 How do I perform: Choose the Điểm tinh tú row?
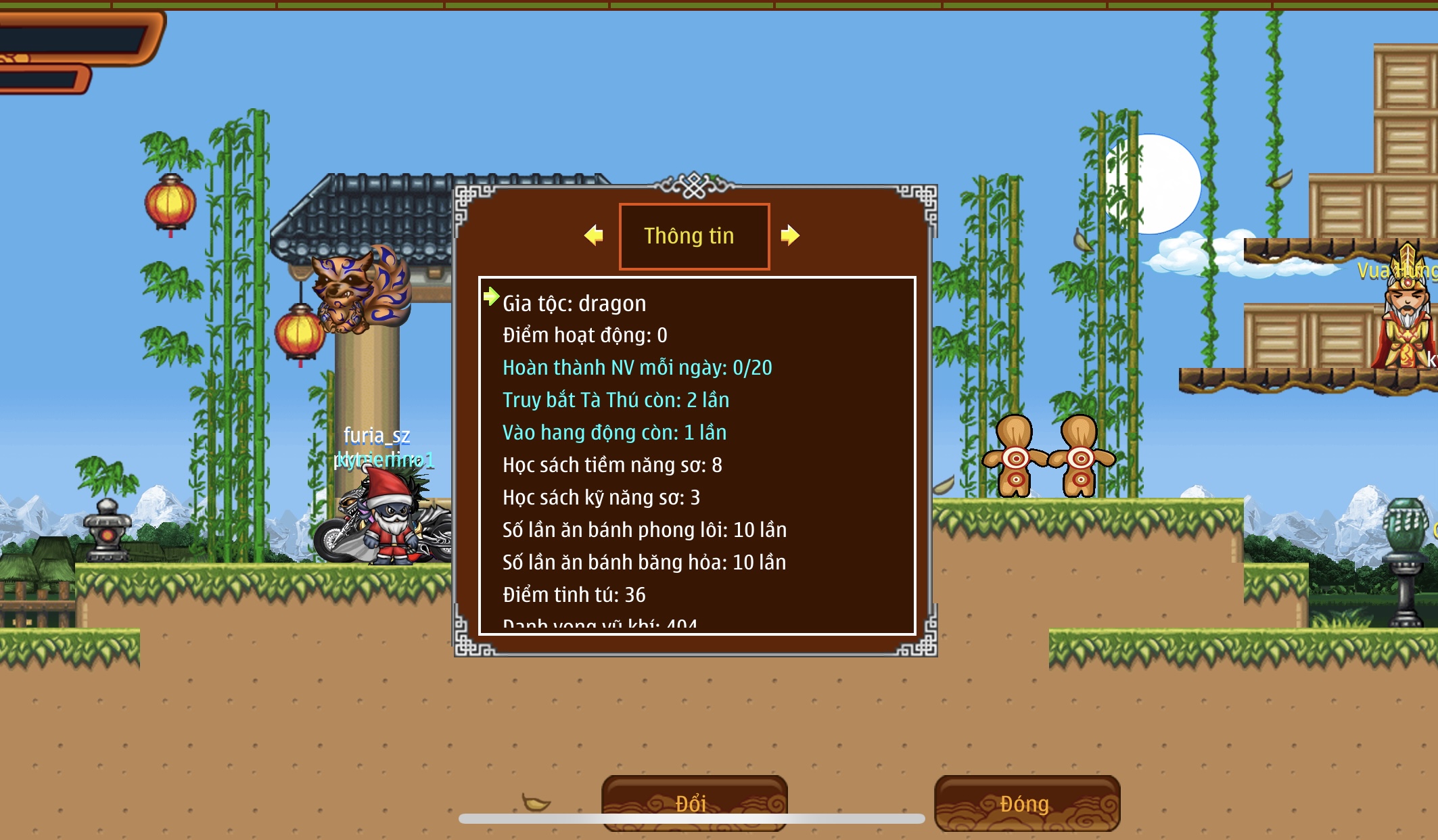coord(574,595)
